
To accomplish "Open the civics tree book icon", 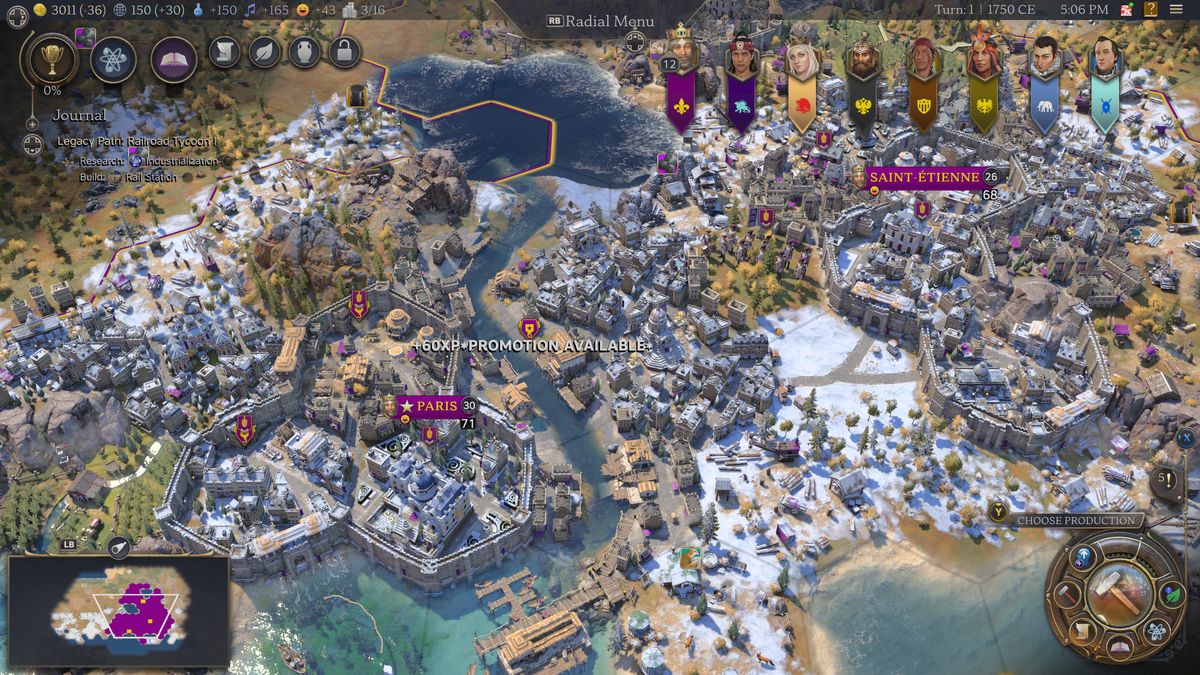I will (174, 59).
